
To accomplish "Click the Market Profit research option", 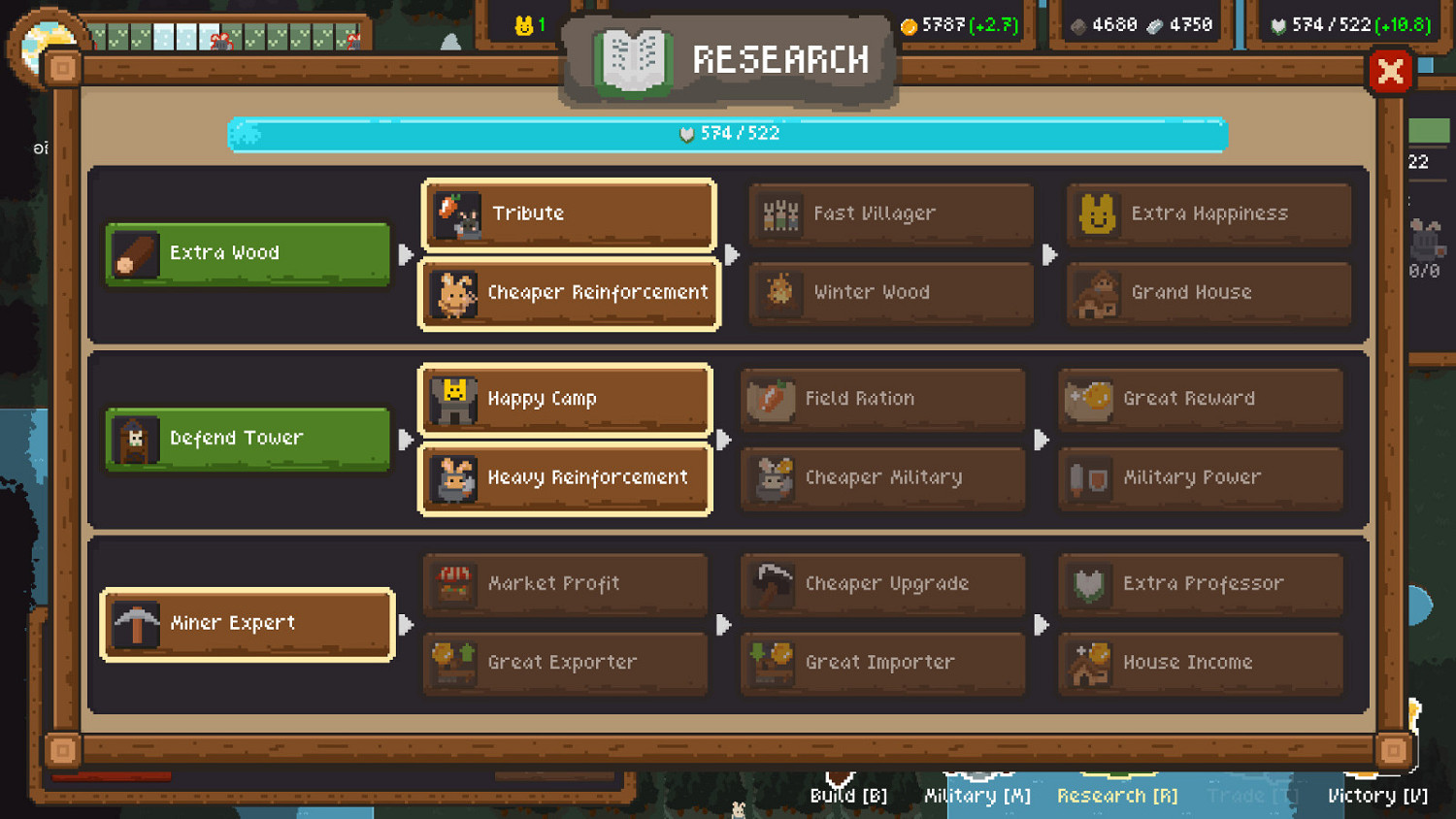I will pos(565,583).
